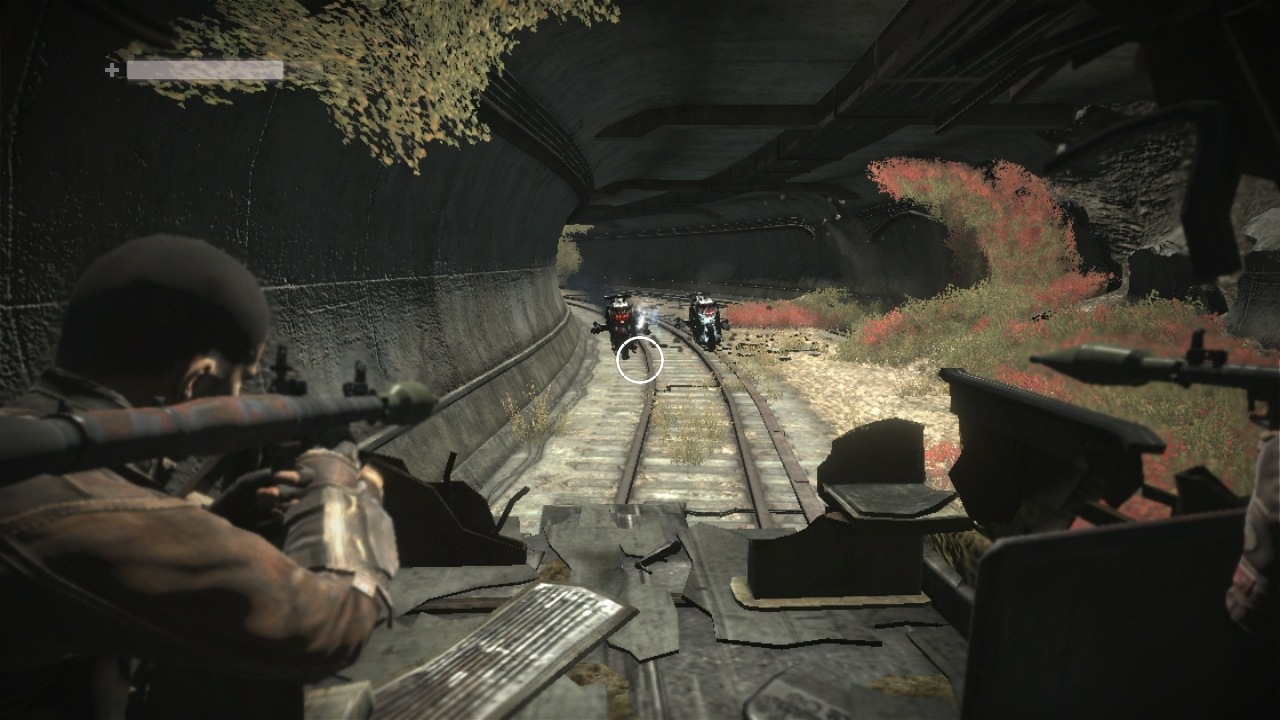Screen dimensions: 1280x720
Task: Click the health cross icon
Action: pos(112,70)
